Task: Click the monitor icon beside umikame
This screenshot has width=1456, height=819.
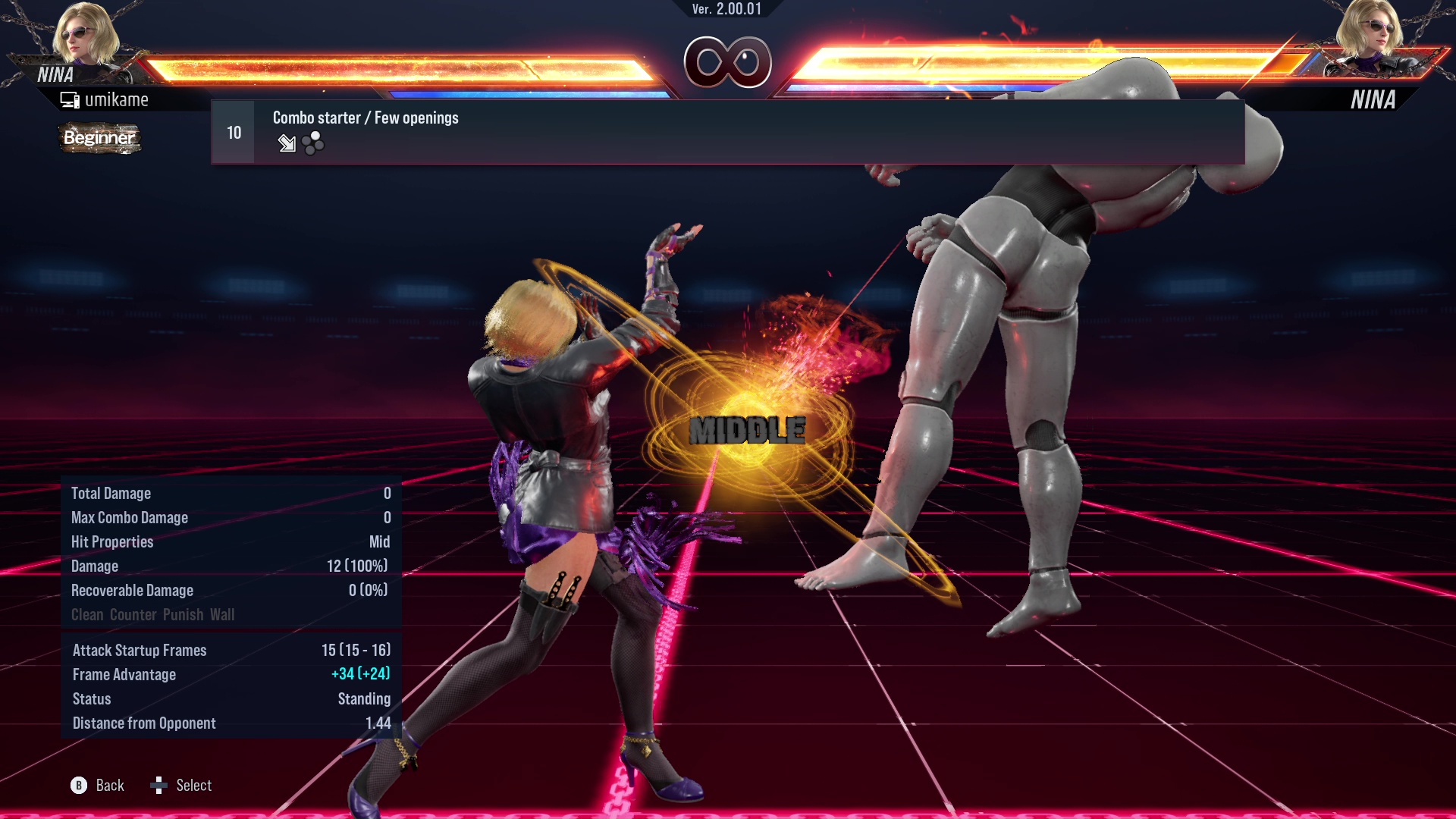Action: (x=69, y=99)
